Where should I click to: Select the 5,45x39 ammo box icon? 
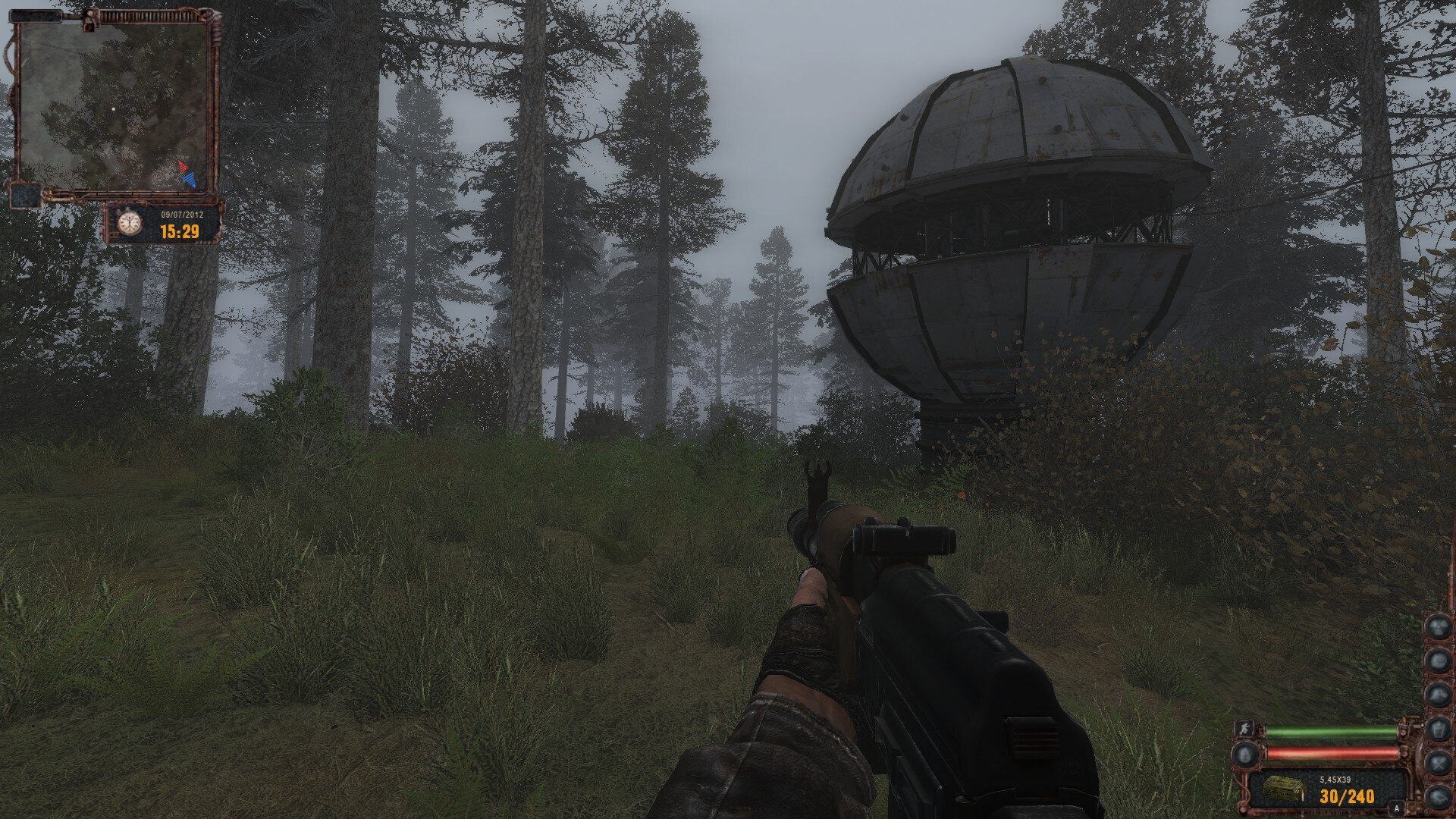(1283, 788)
